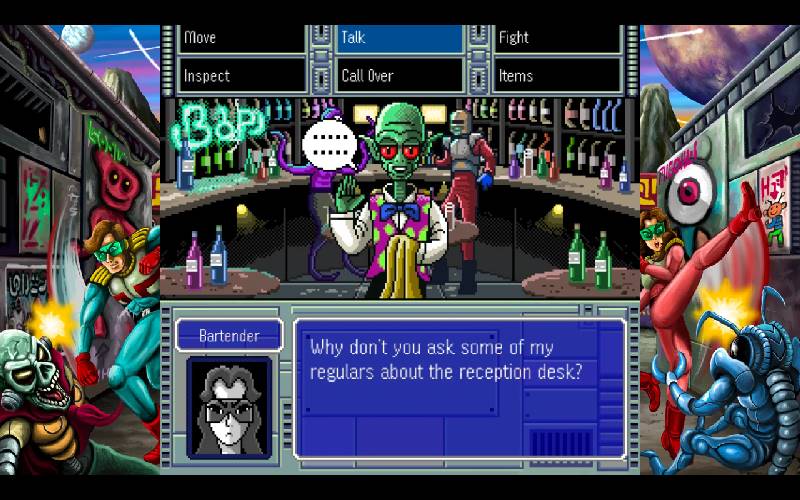Choose the Talk command
The width and height of the screenshot is (800, 500).
400,38
